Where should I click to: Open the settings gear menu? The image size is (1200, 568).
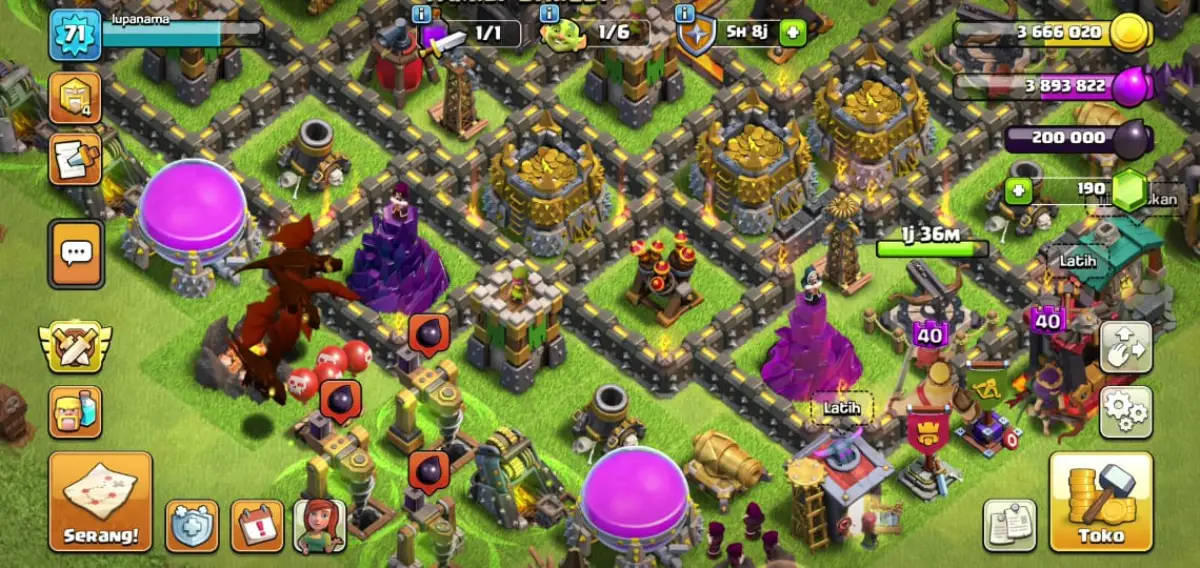pyautogui.click(x=1126, y=412)
